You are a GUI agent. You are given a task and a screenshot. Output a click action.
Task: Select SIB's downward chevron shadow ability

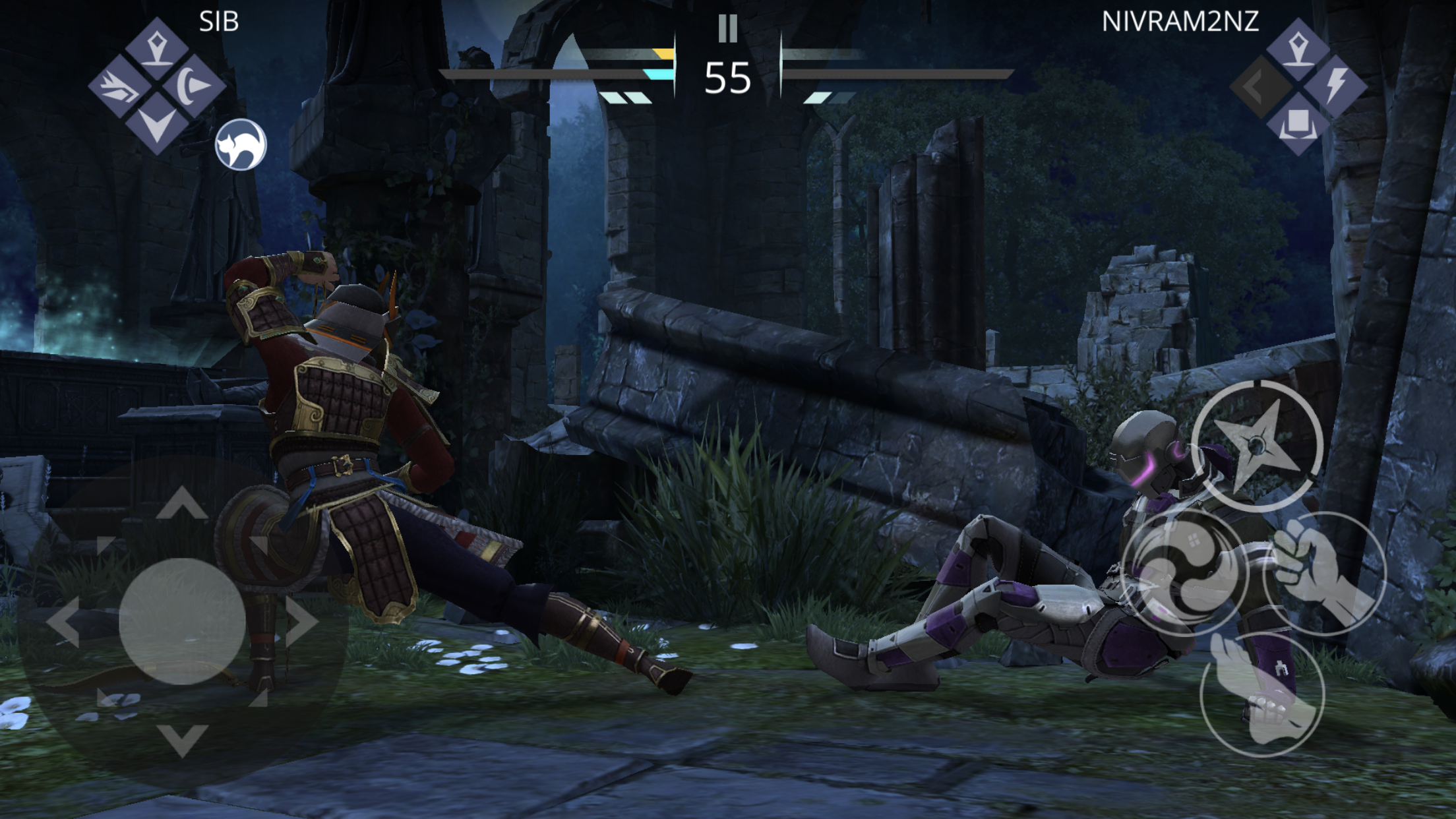[156, 124]
